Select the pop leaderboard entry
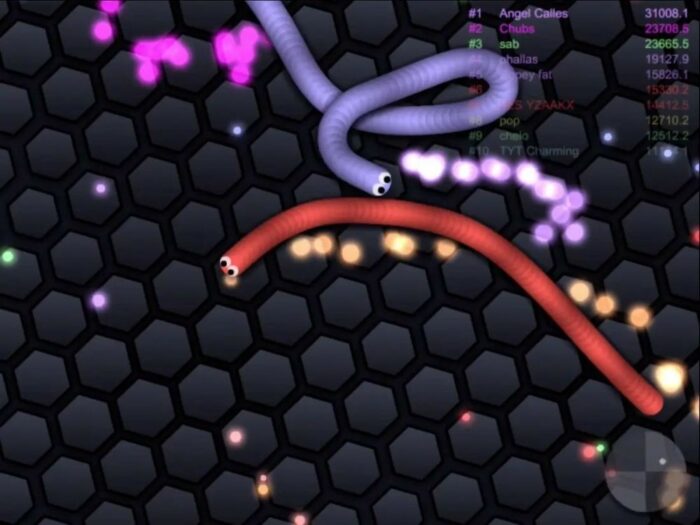 pos(510,120)
